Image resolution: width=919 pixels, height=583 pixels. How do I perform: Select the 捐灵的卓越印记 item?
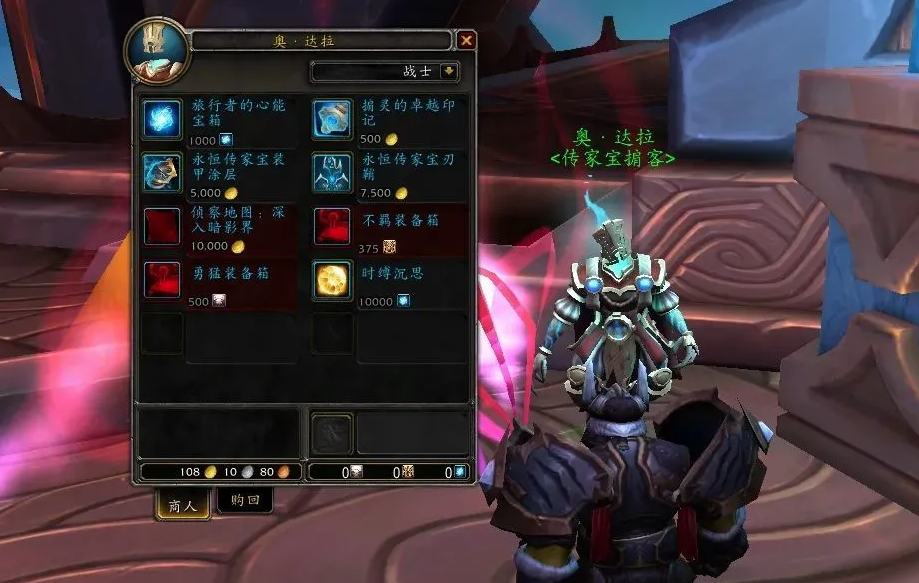(333, 119)
